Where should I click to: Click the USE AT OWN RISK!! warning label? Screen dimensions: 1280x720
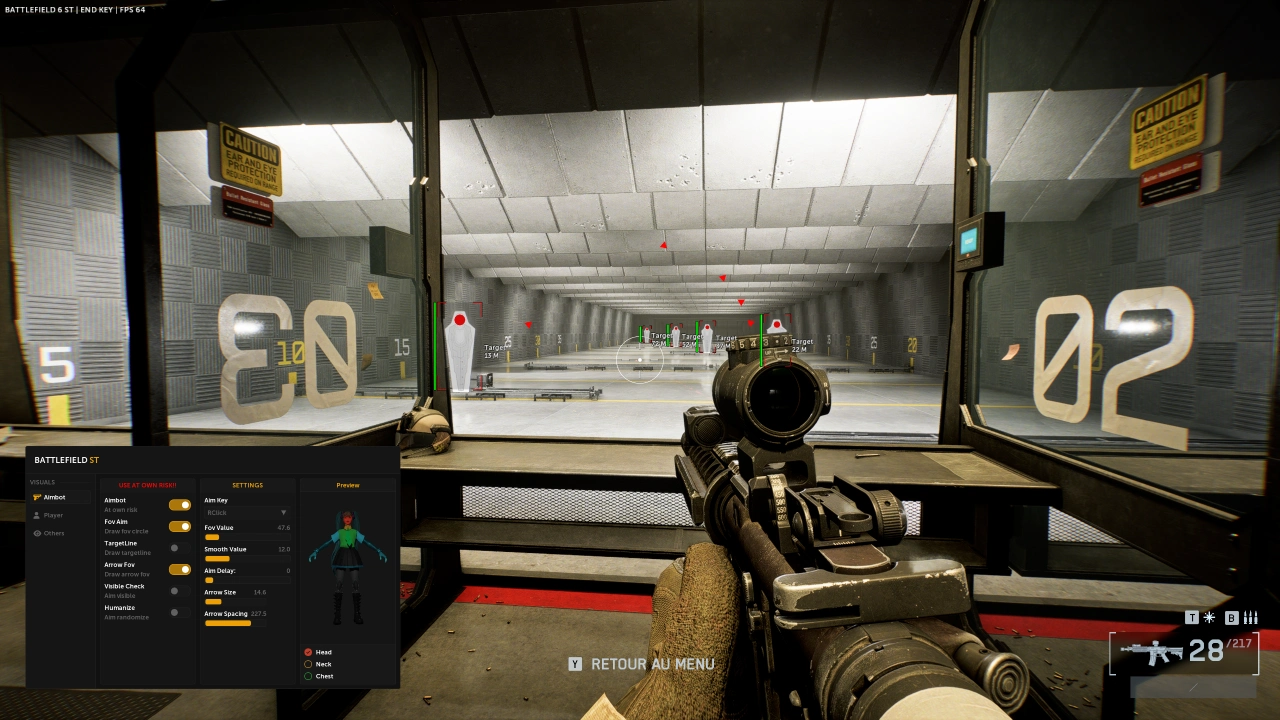(x=147, y=485)
